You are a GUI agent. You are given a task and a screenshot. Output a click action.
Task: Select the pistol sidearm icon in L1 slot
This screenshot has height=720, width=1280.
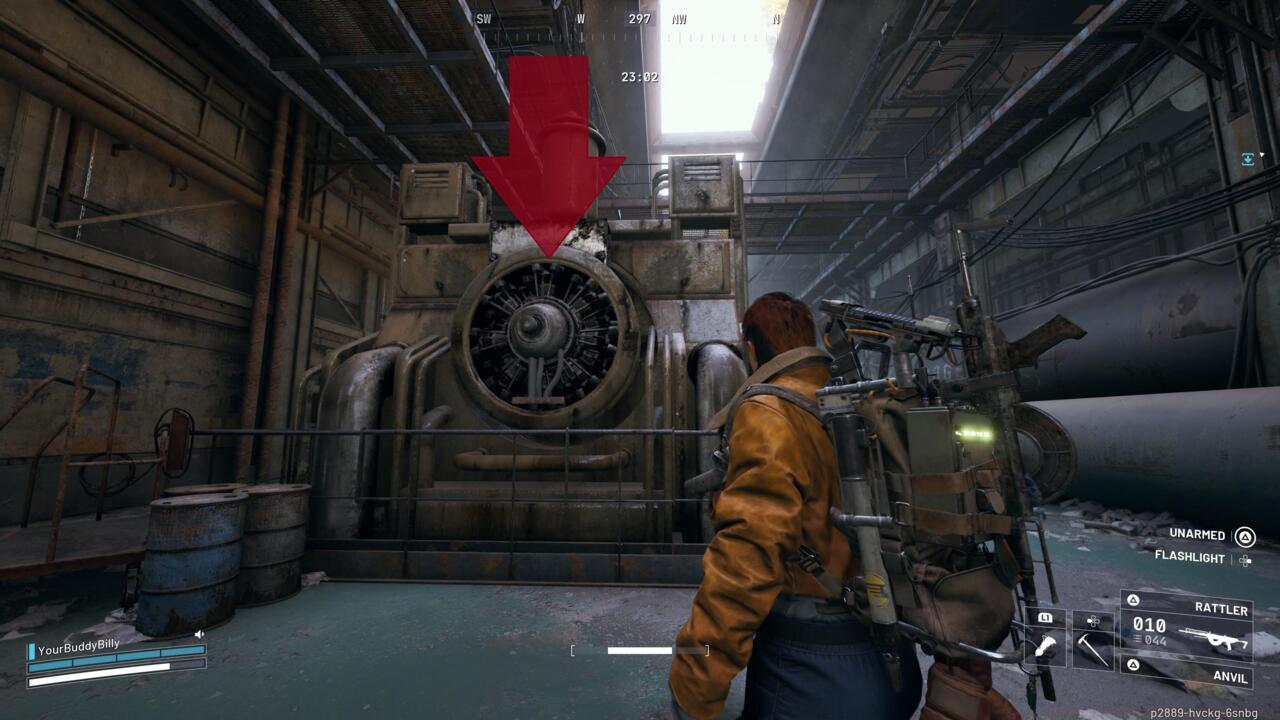click(x=1046, y=645)
